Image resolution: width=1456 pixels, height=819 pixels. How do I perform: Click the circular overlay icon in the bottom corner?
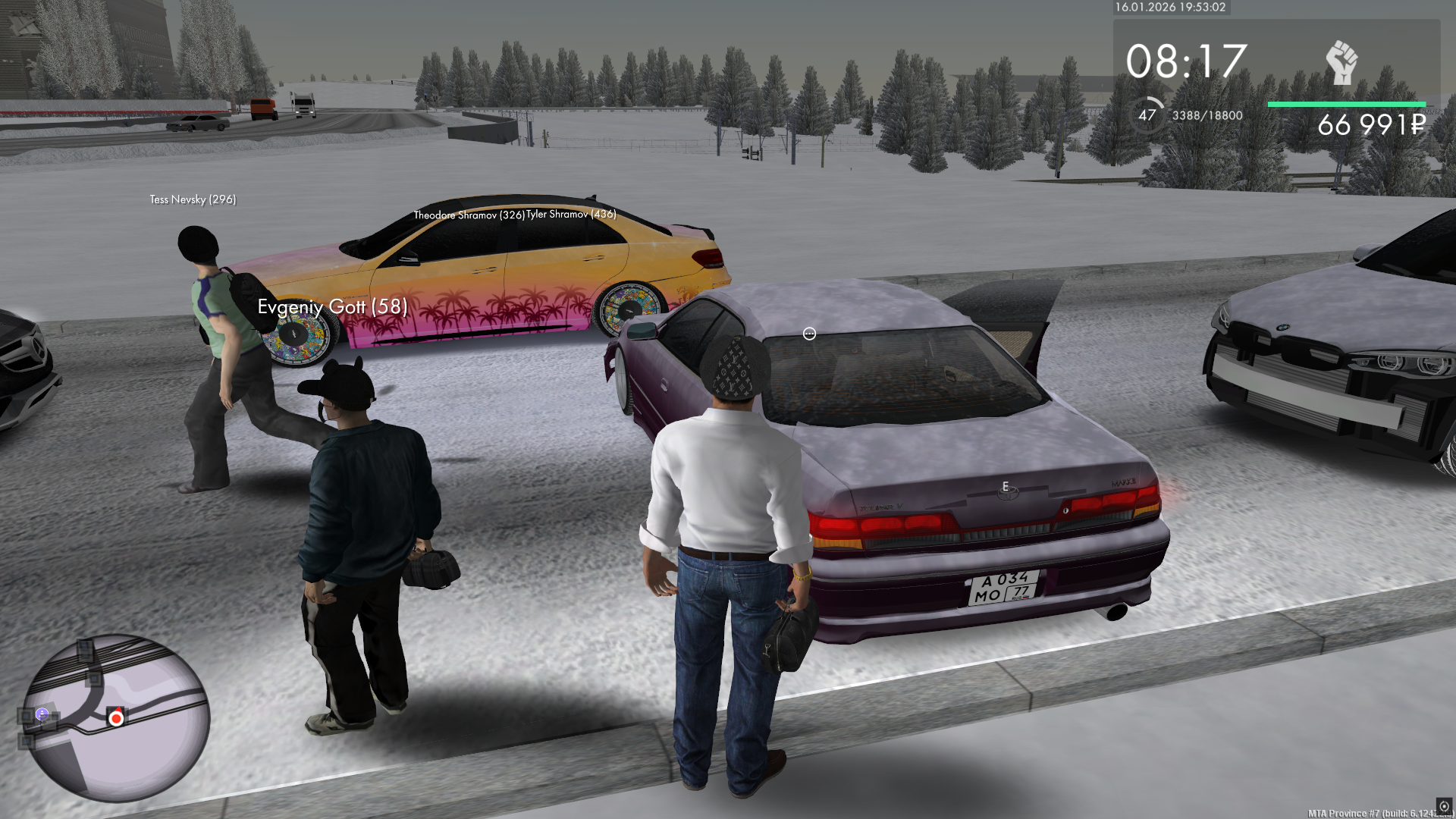1444,806
